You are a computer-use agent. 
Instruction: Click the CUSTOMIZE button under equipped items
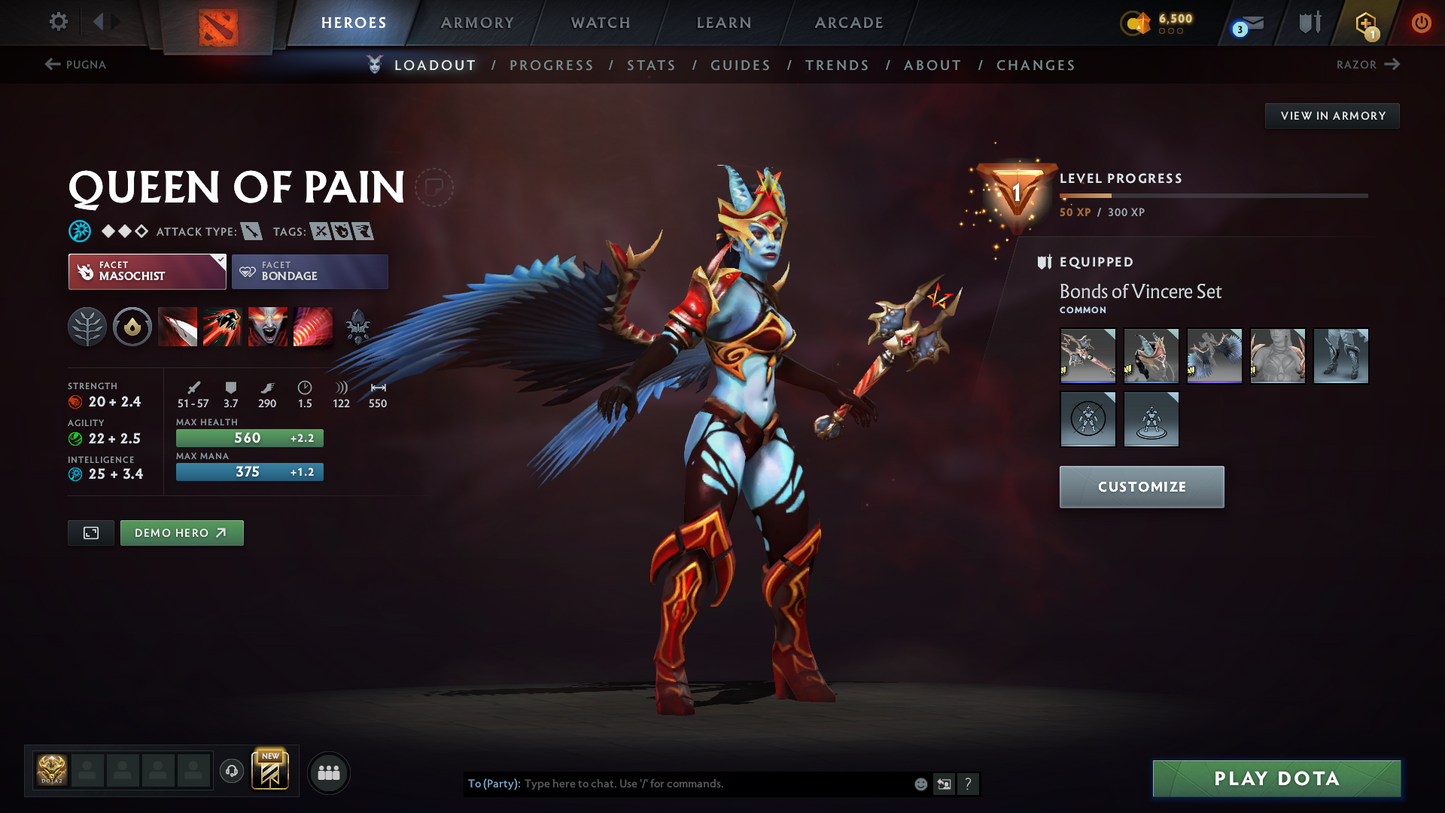click(x=1141, y=487)
